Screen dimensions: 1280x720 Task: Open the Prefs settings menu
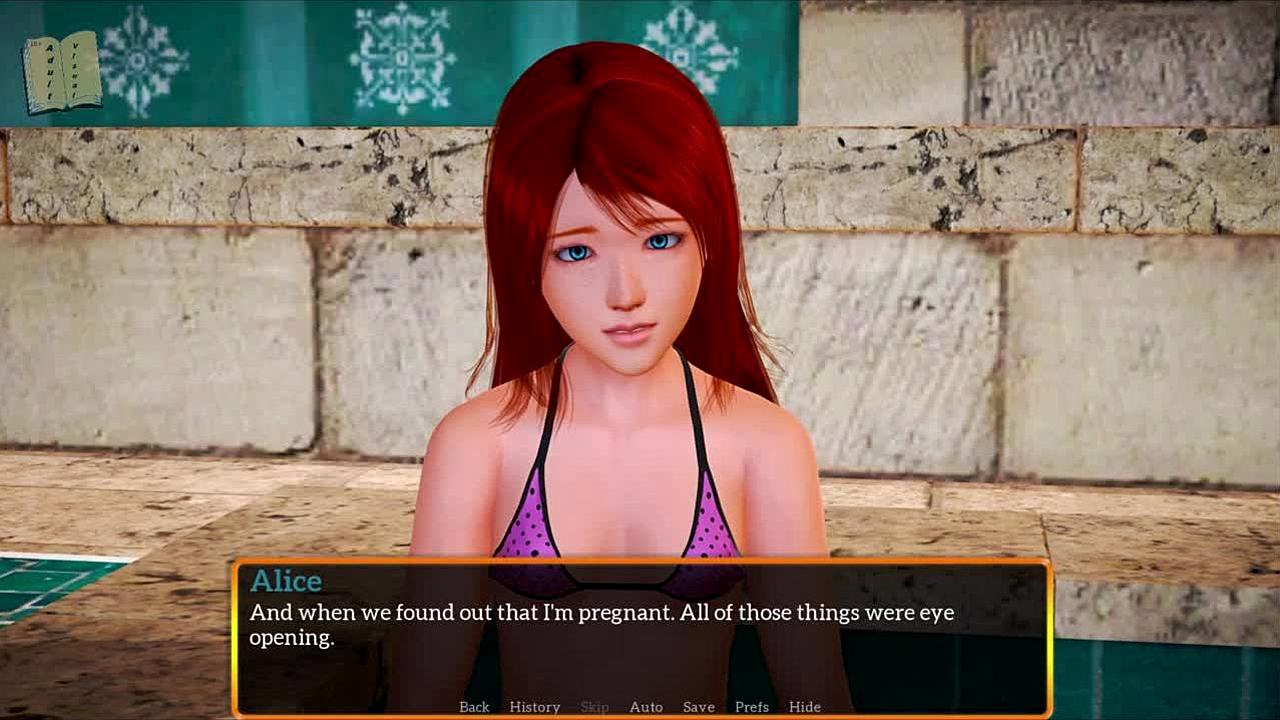point(752,707)
